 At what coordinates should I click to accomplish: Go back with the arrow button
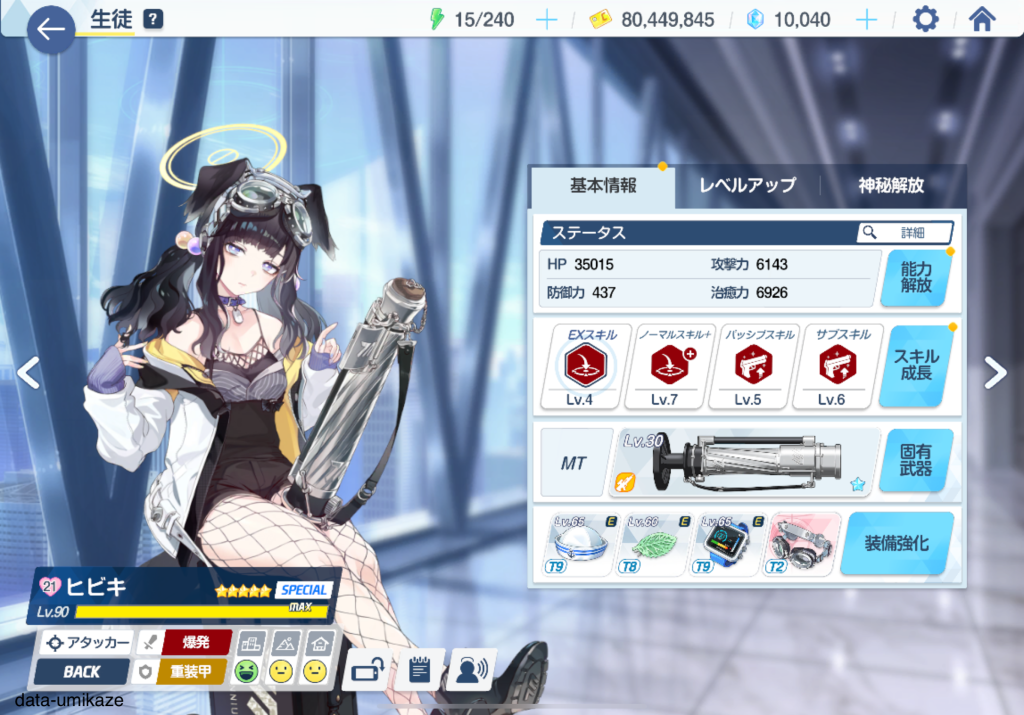[x=50, y=28]
